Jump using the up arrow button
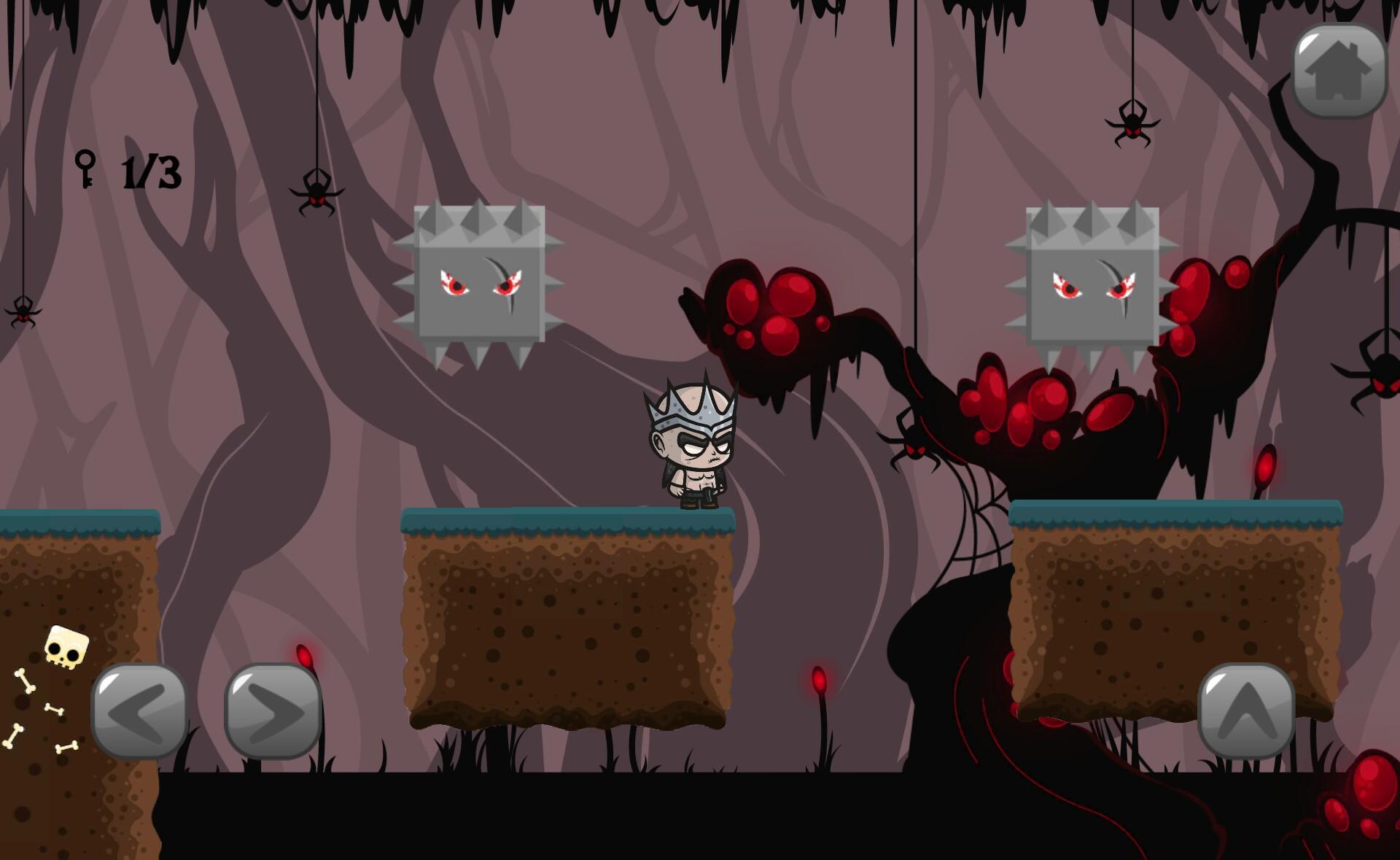The height and width of the screenshot is (860, 1400). pos(1246,710)
